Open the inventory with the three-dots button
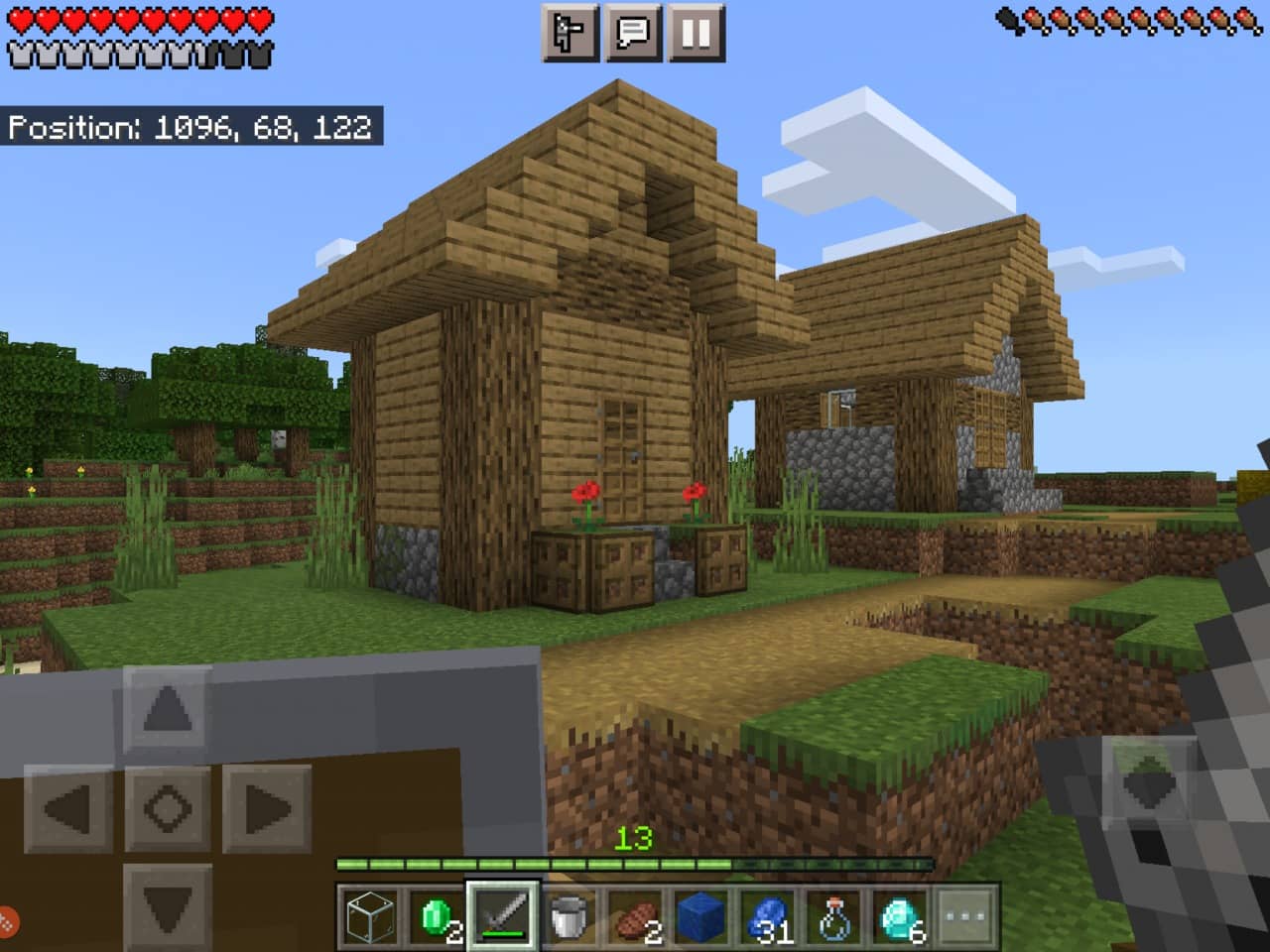The image size is (1270, 952). tap(966, 915)
